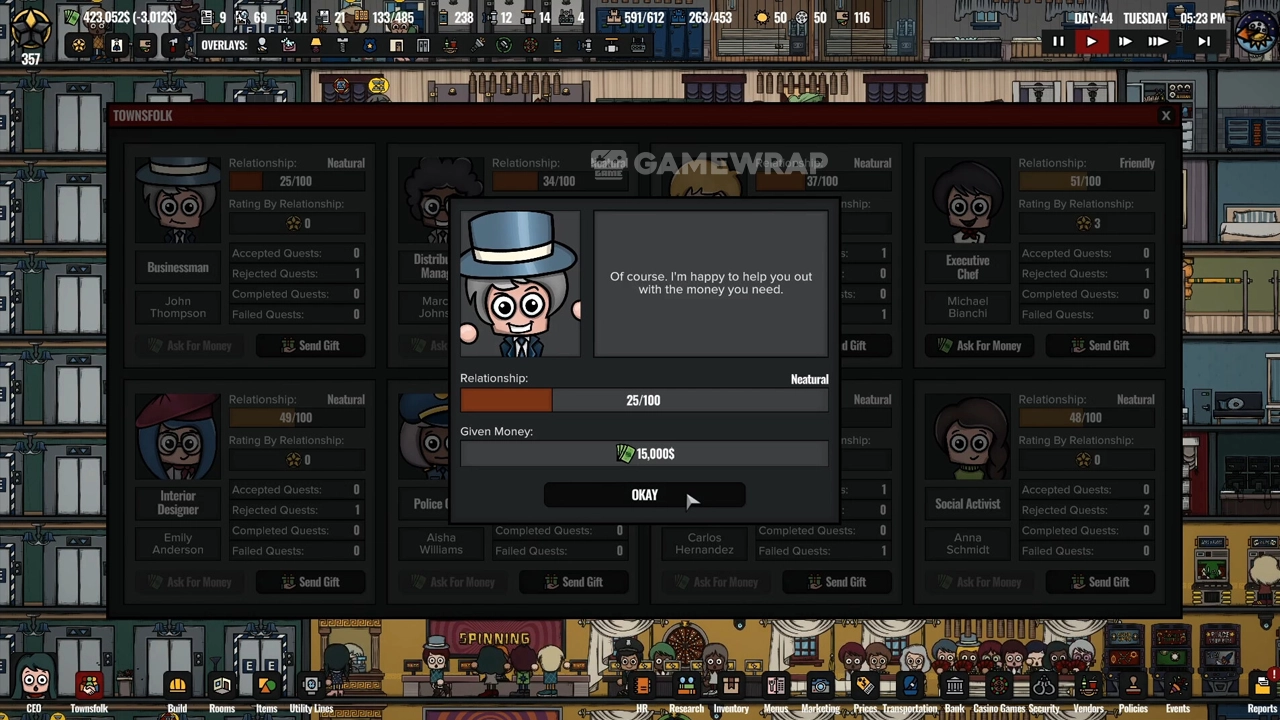
Task: Open the Bank panel
Action: click(954, 689)
